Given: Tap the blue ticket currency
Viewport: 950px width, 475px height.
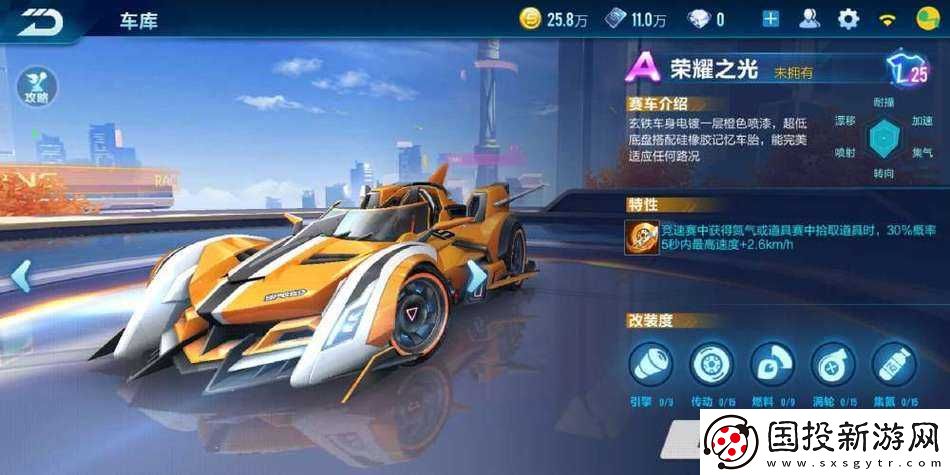Looking at the screenshot, I should (637, 19).
